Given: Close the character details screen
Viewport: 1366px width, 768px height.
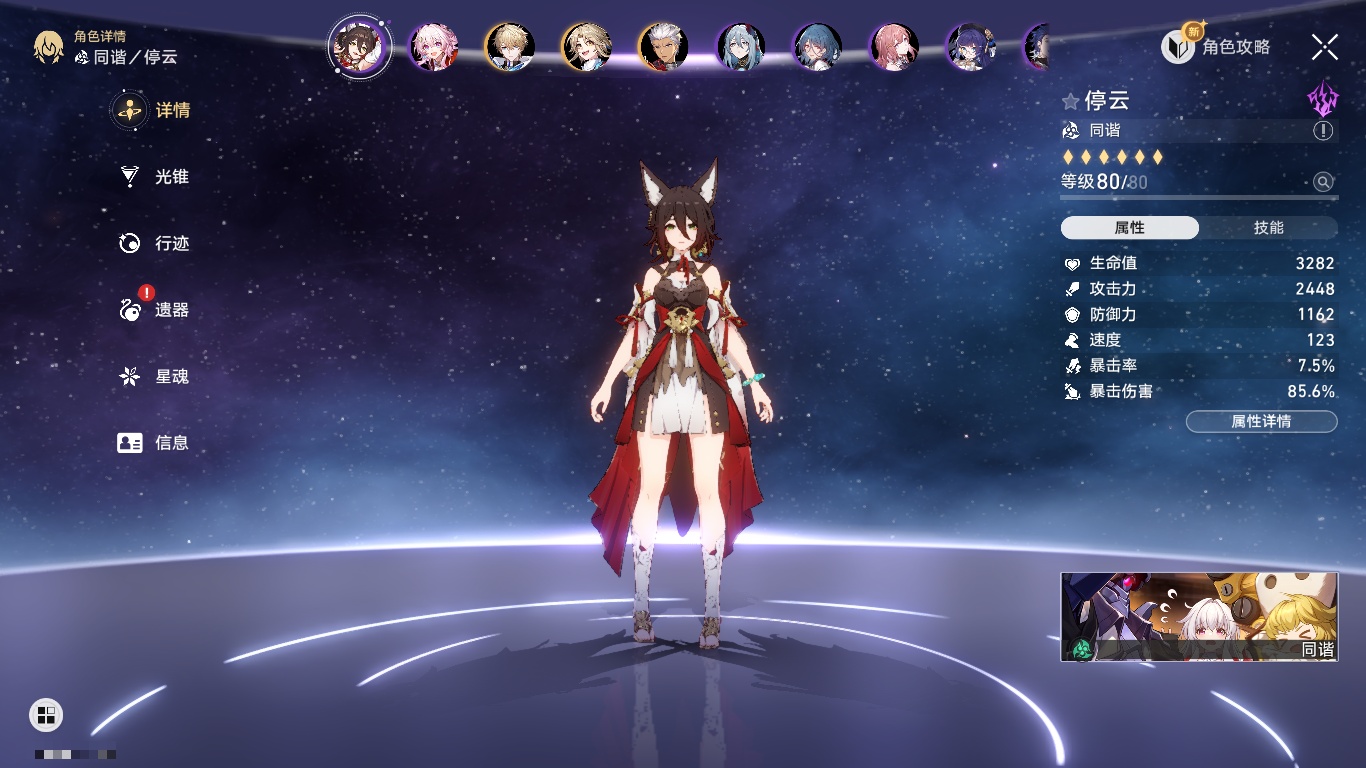Looking at the screenshot, I should coord(1324,46).
